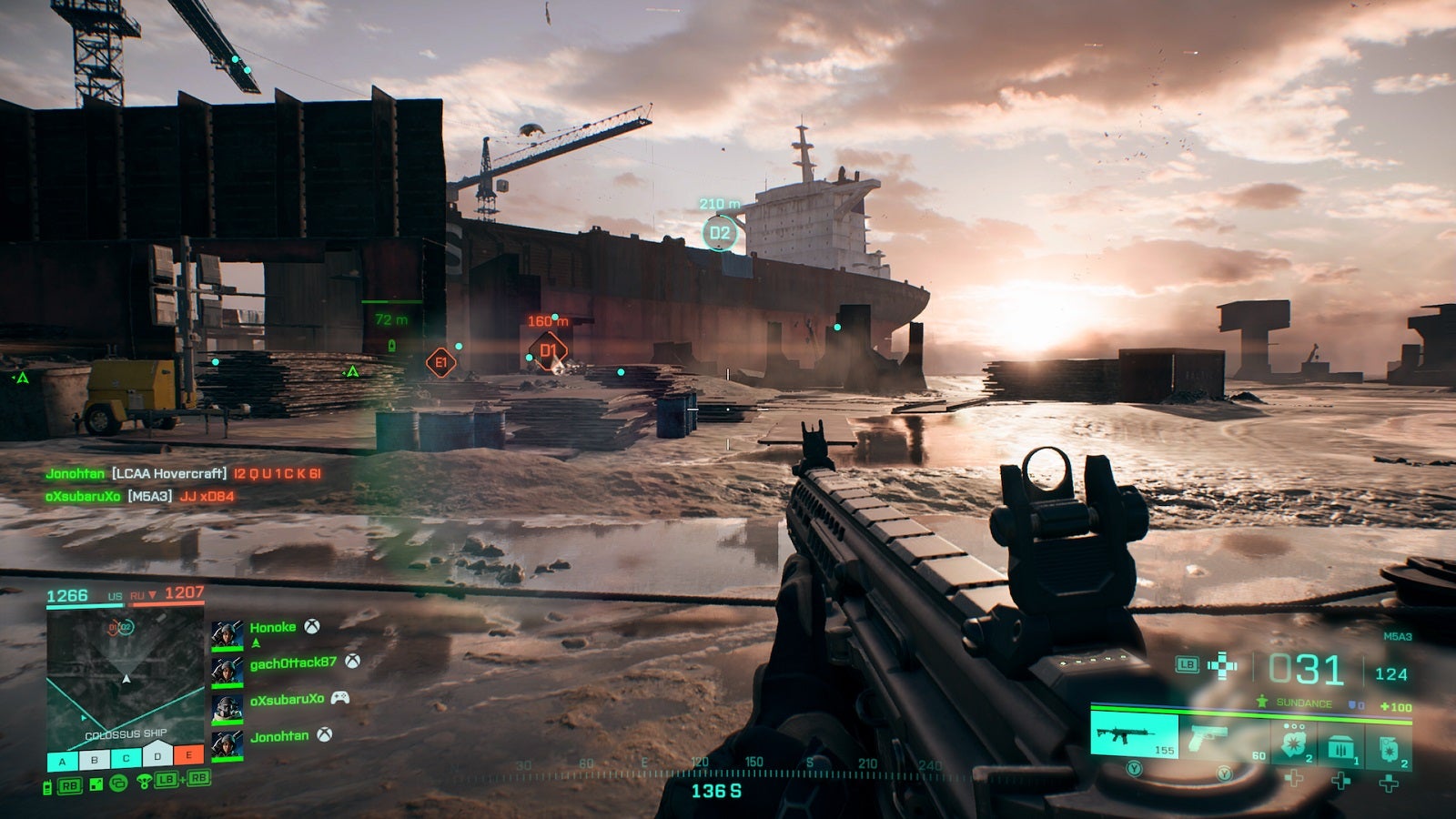The image size is (1456, 819).
Task: Toggle the expand-minimap indicator near RB prompt
Action: click(x=96, y=784)
